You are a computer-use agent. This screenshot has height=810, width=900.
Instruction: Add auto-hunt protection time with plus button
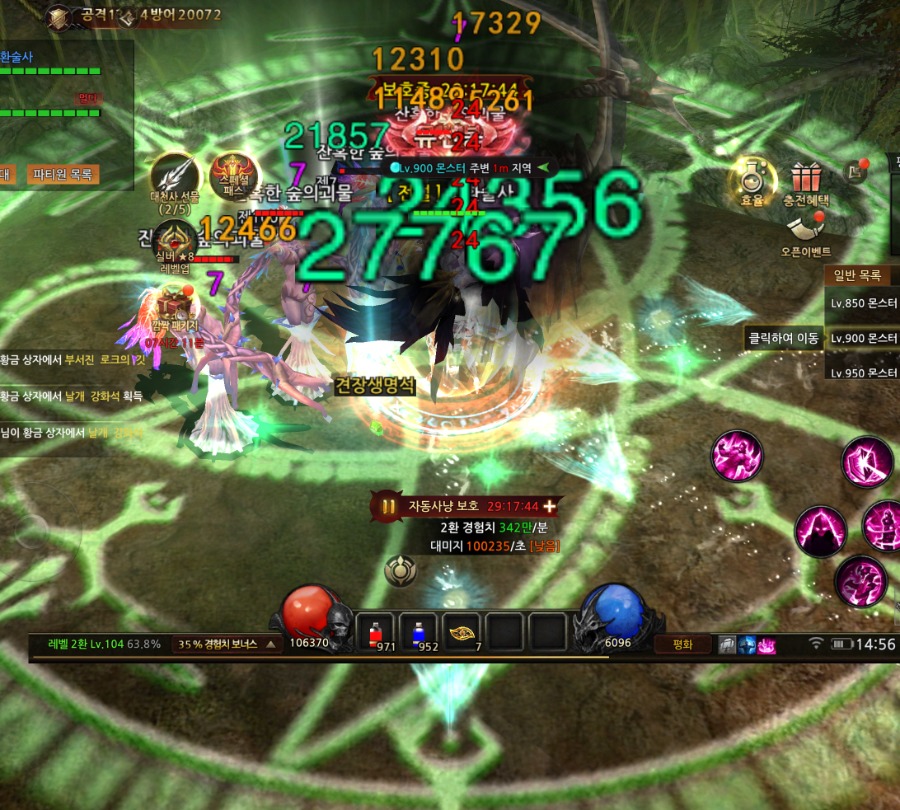[x=549, y=506]
